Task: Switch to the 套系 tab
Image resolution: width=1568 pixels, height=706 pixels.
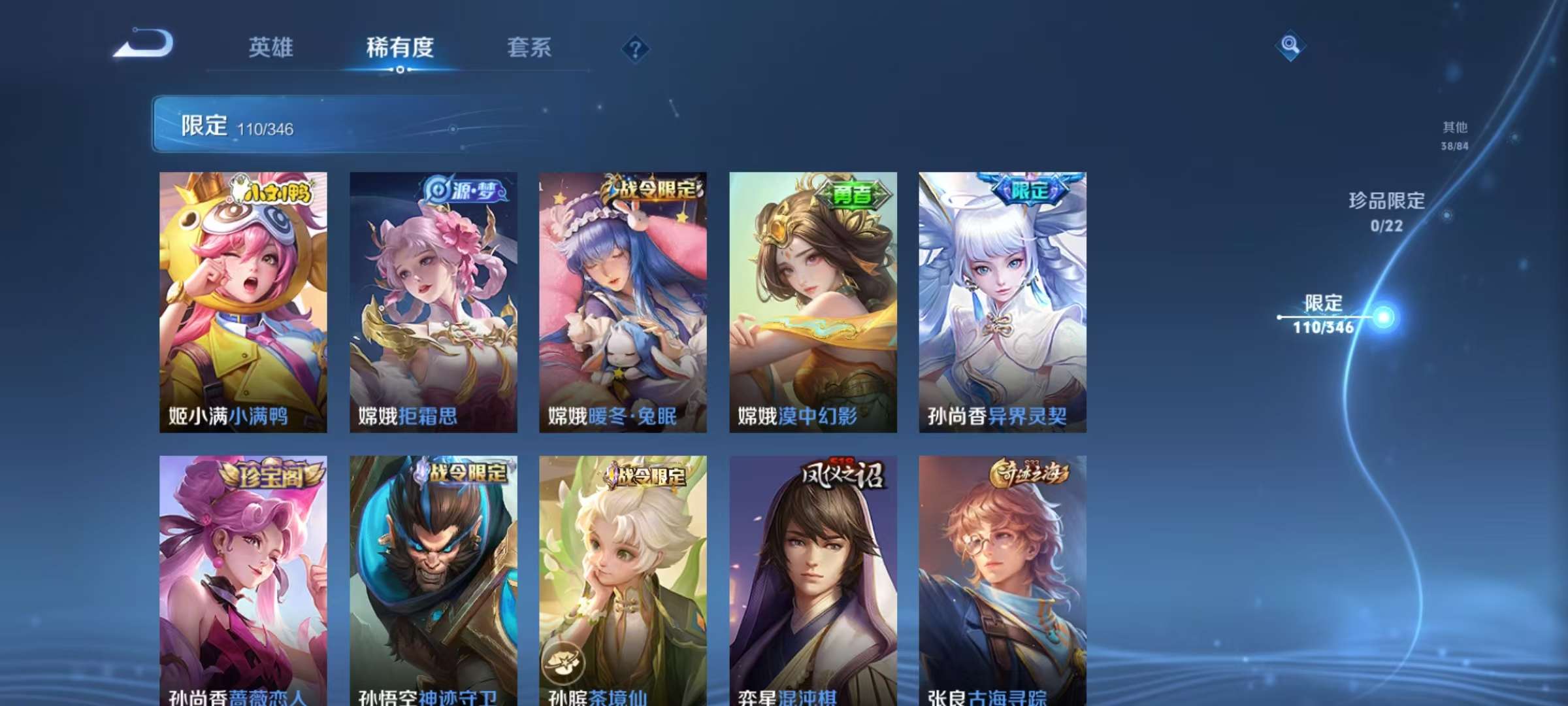Action: [x=529, y=48]
